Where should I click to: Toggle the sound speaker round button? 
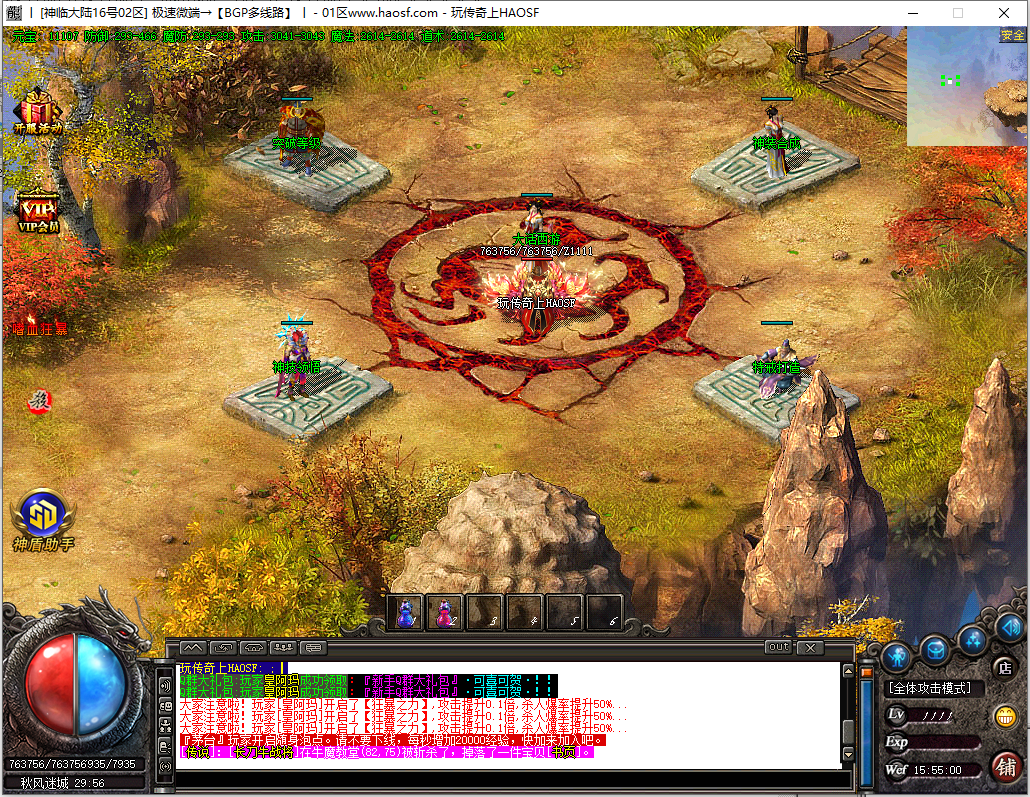pos(1010,628)
